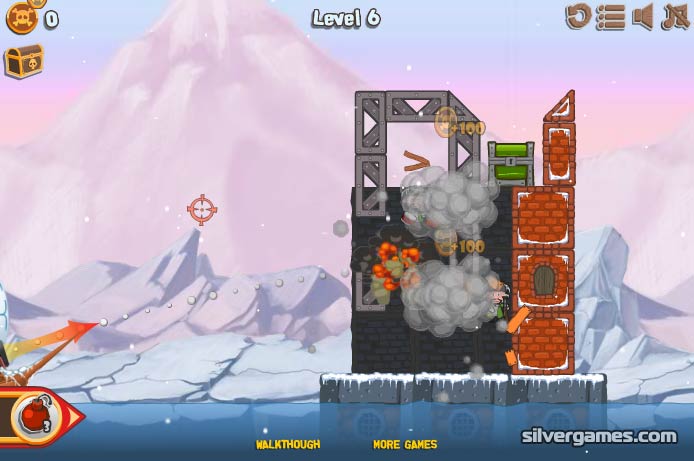Screen dimensions: 694x461
Task: Open the level list menu
Action: tap(611, 16)
